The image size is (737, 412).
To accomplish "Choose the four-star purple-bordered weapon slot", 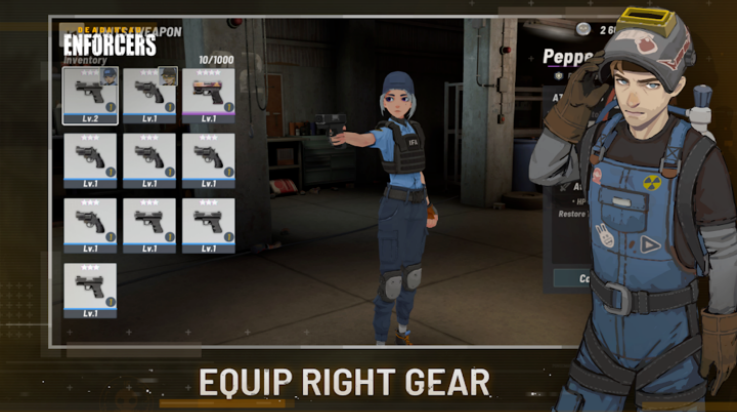I will (208, 94).
